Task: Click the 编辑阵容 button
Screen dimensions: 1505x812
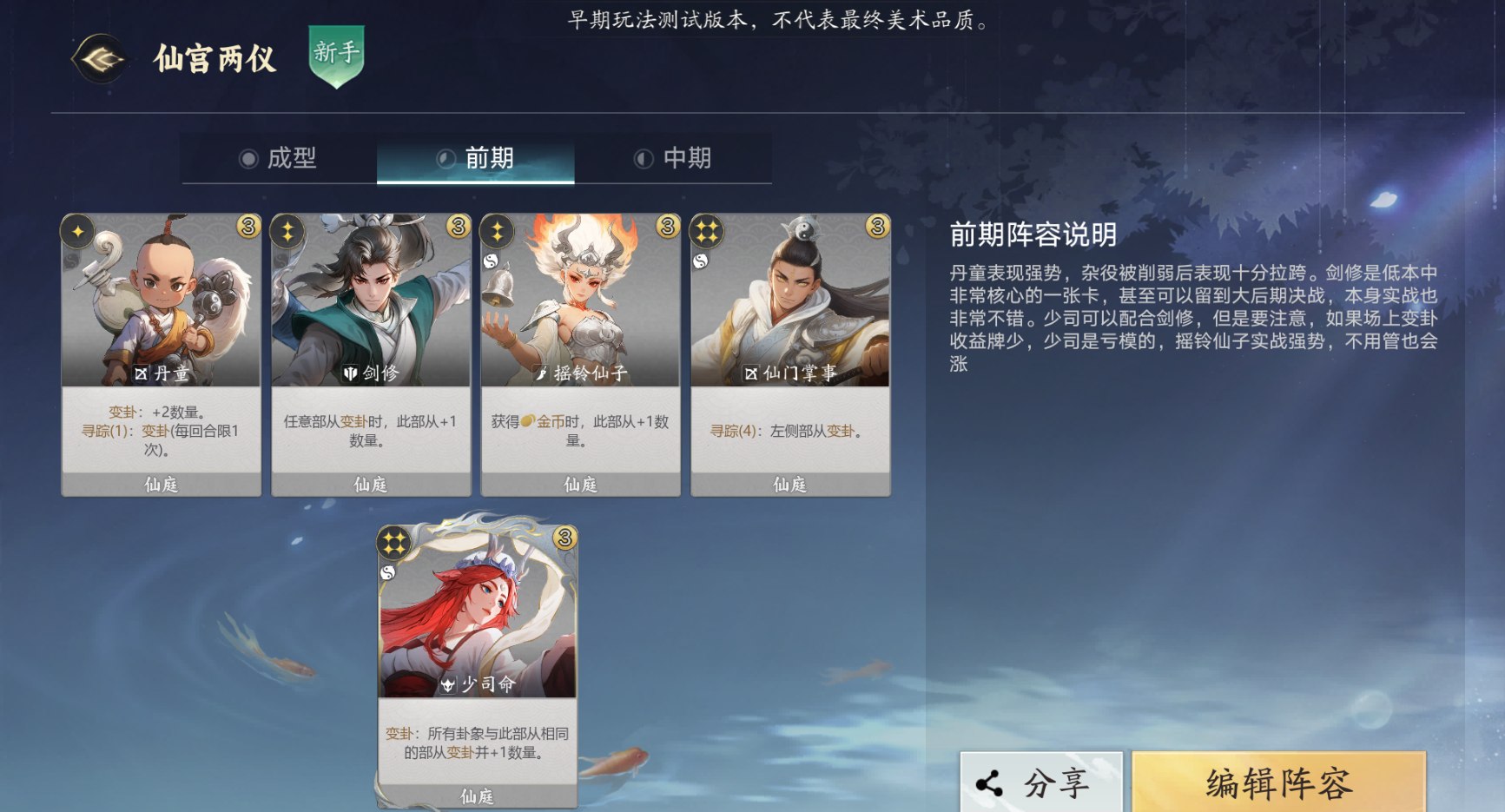Action: pos(1277,781)
